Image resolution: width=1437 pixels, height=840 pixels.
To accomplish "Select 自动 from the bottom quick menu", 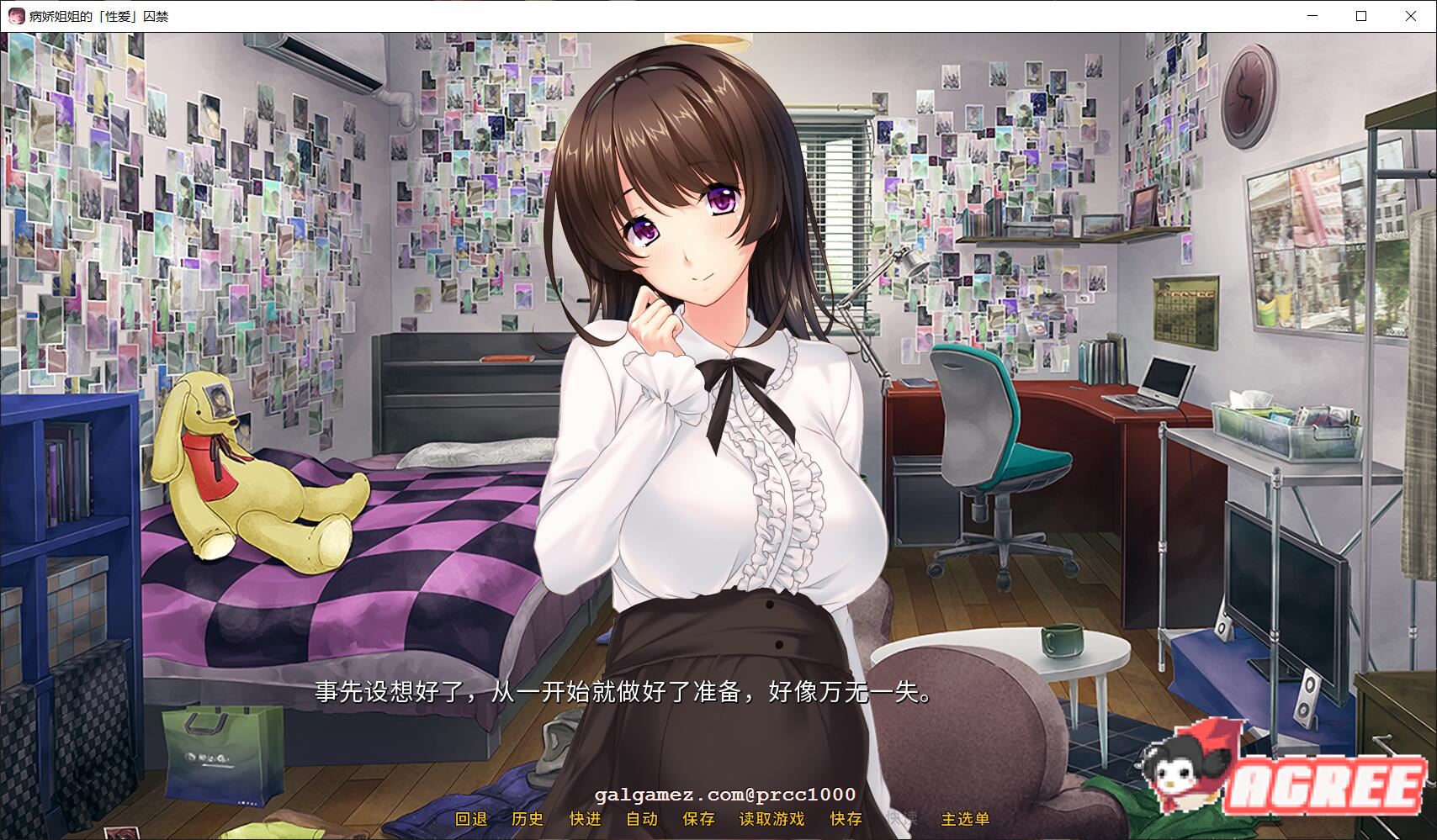I will 644,818.
